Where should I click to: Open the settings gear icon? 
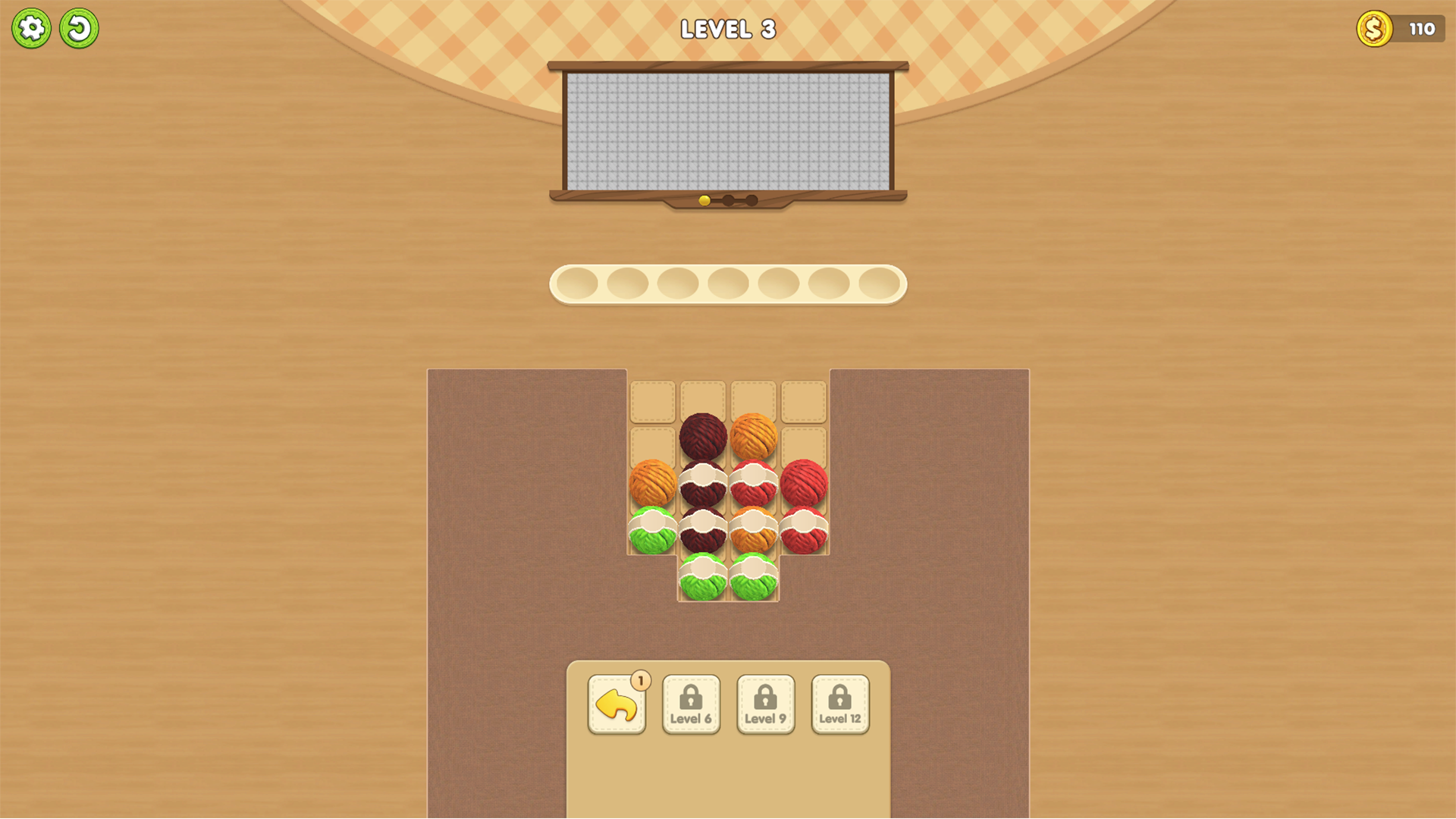32,27
